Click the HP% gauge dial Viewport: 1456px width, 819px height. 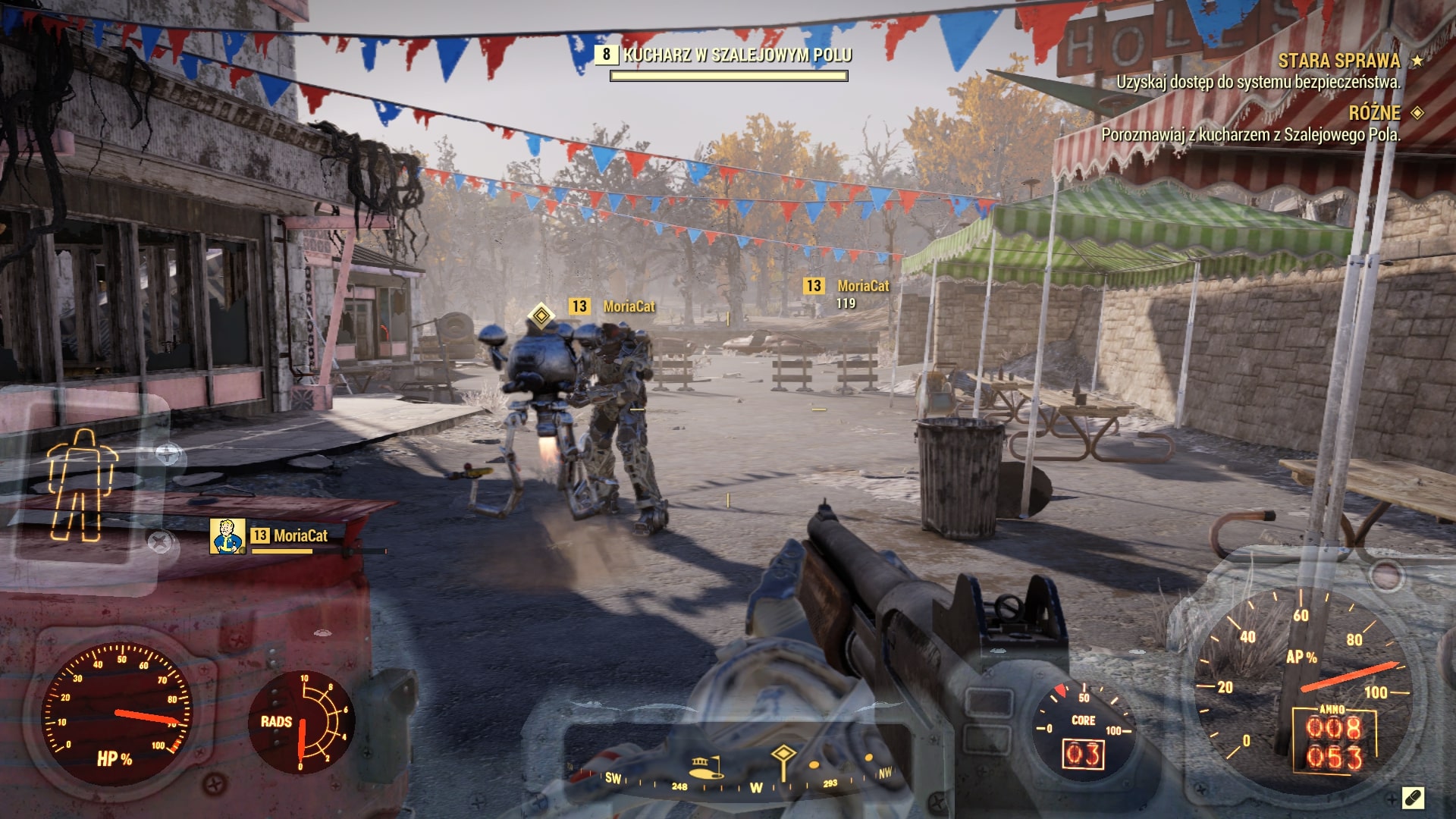(x=115, y=713)
